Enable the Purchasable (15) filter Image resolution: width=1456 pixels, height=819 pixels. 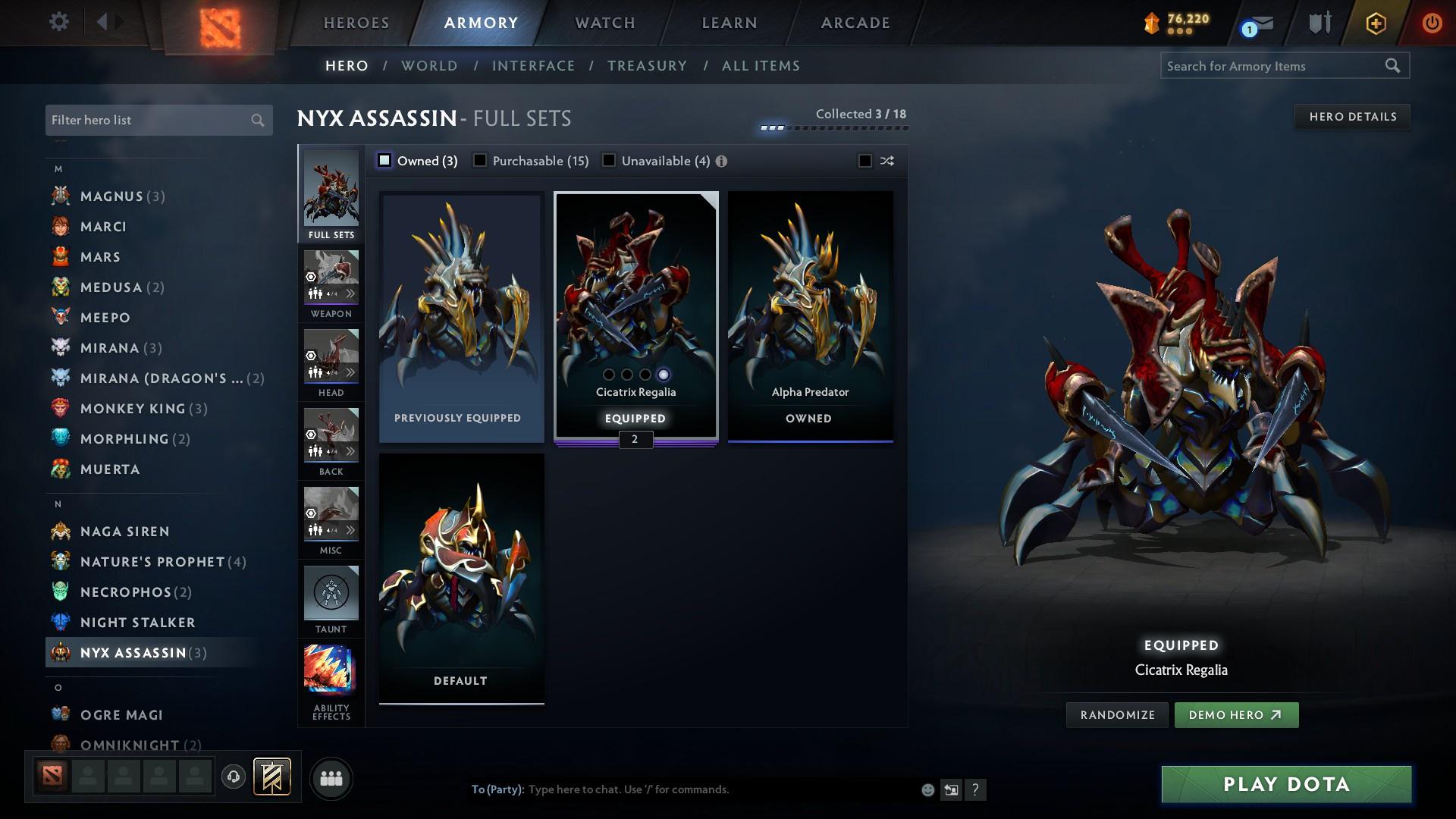tap(480, 161)
